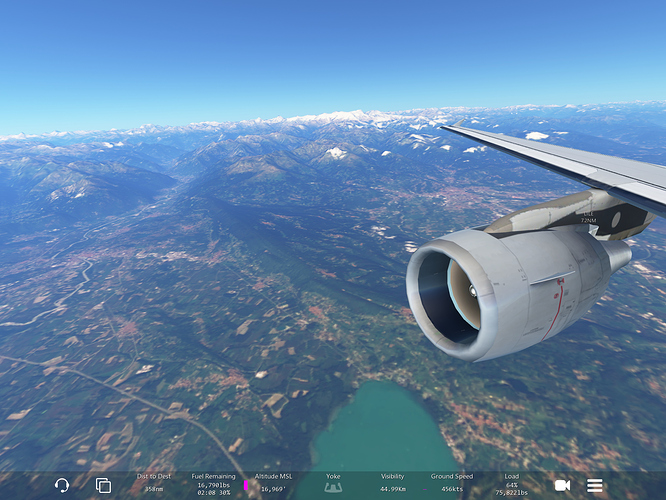This screenshot has height=500, width=666.
Task: Tap the Altitude MSL status item
Action: (x=271, y=484)
